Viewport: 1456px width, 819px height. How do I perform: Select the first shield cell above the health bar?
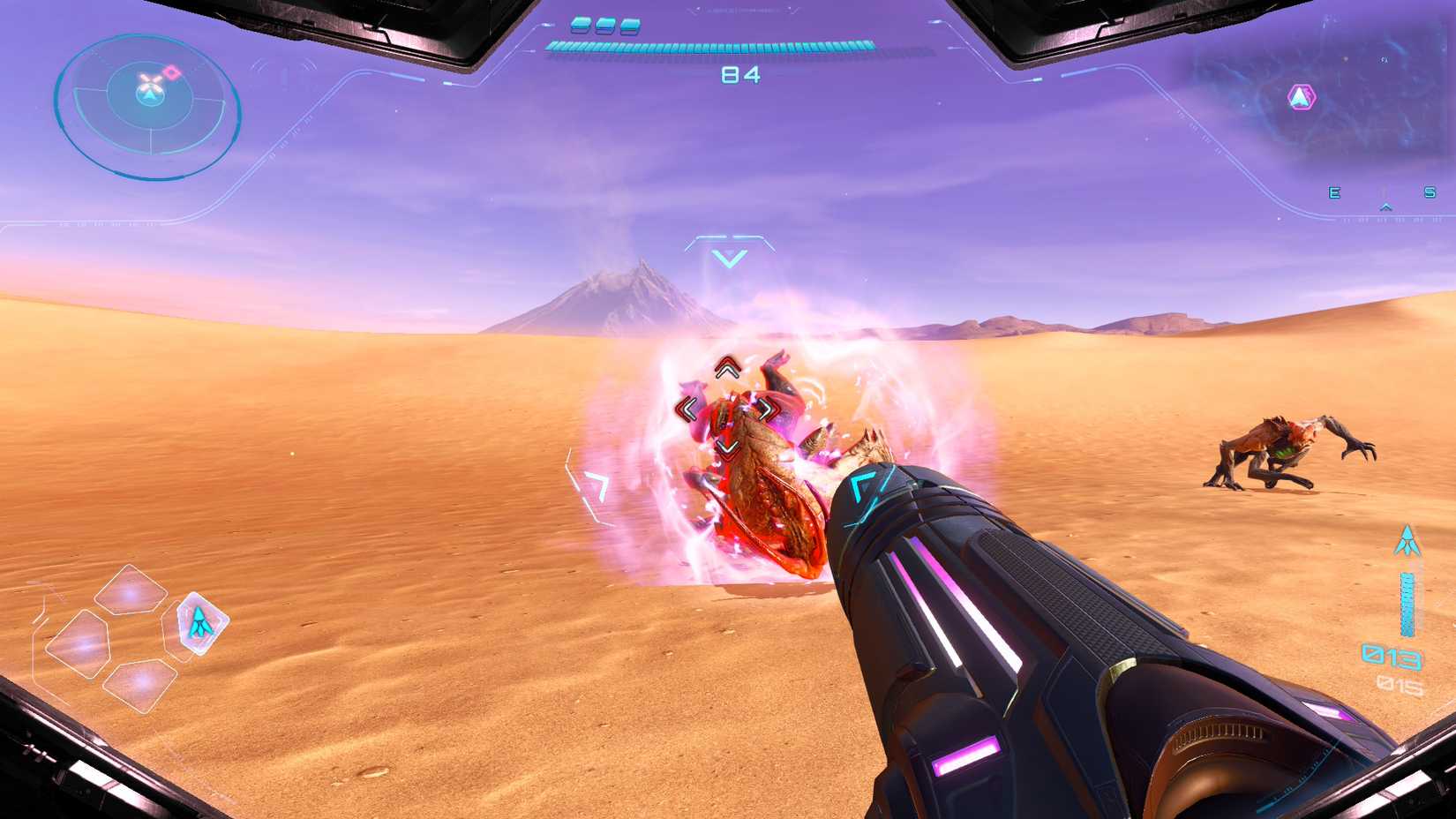click(x=580, y=26)
